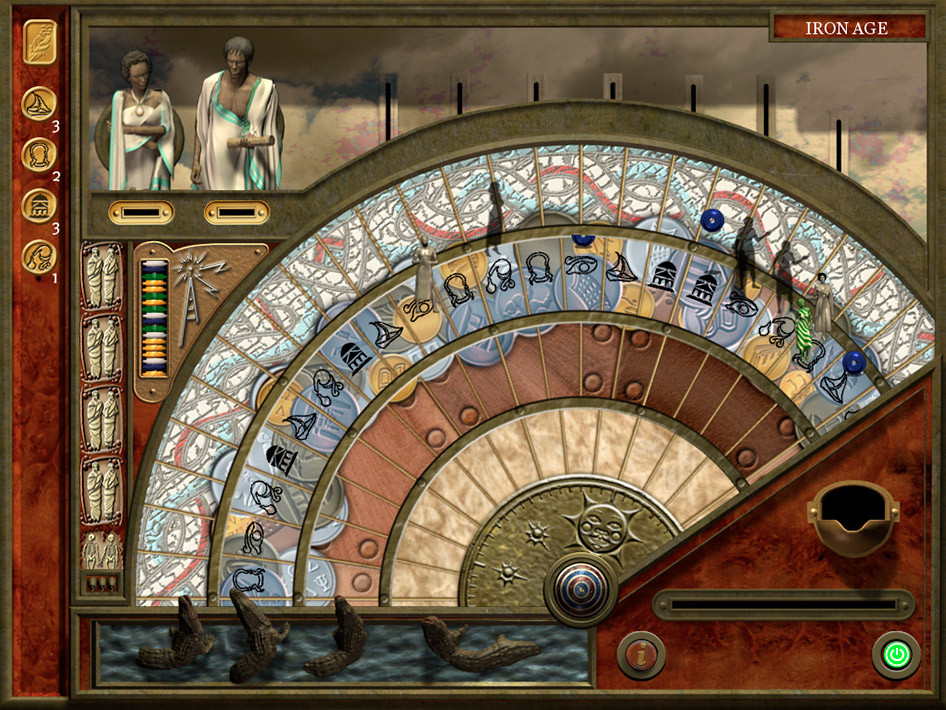Choose the sailboat token icon

39,104
